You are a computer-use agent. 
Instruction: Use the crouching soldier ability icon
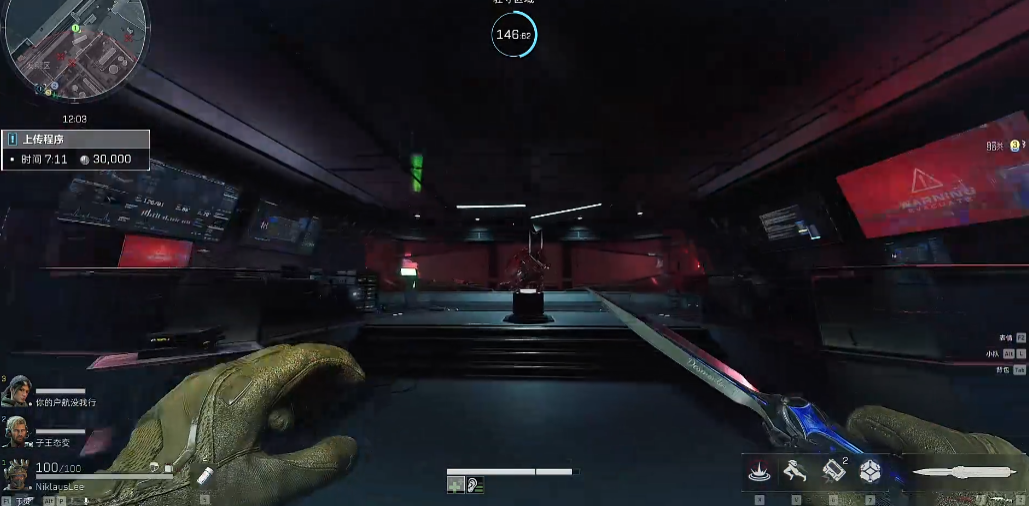click(796, 469)
